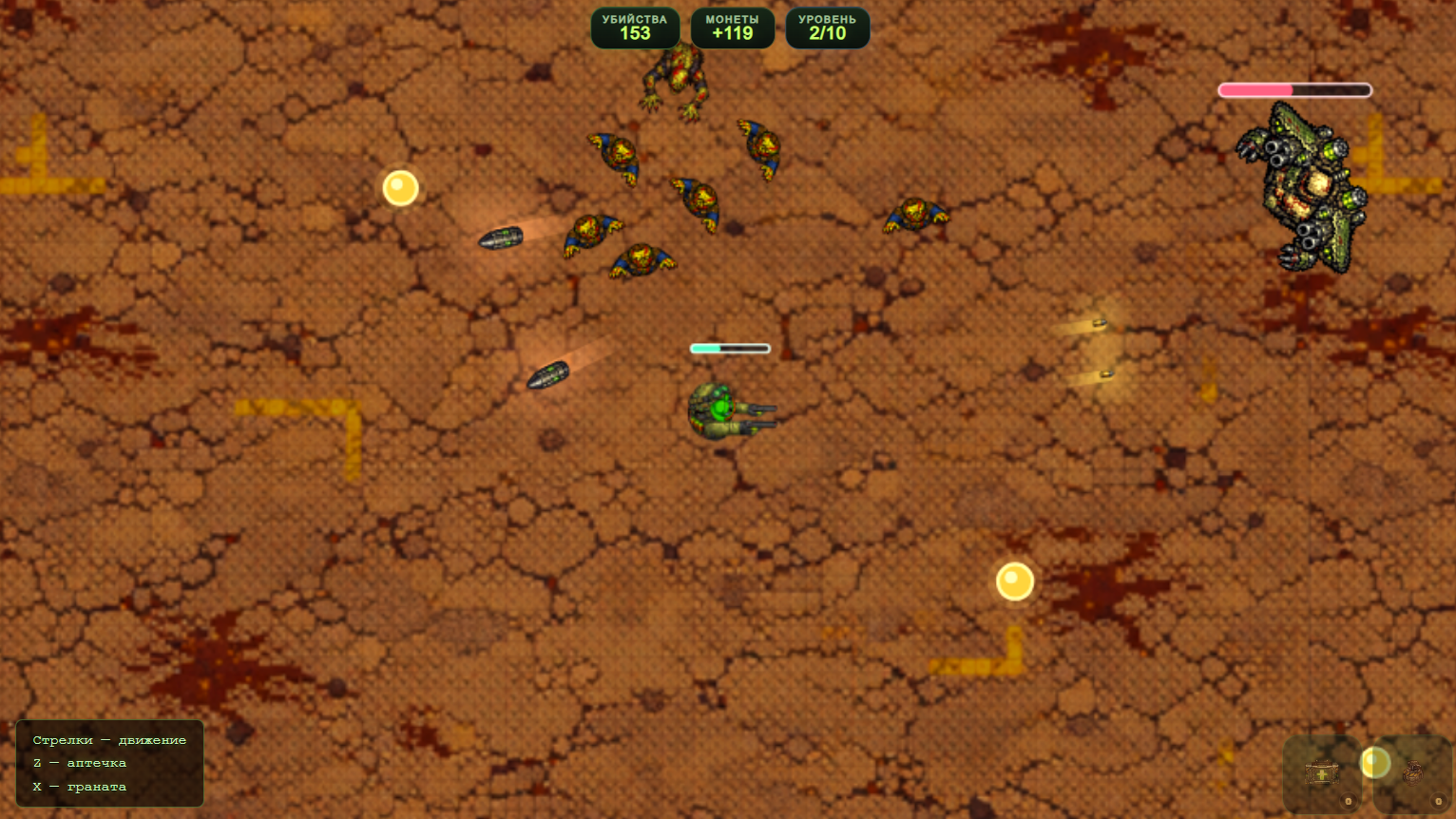Screen dimensions: 1456x819
Task: Click the controls hint panel bottom left
Action: point(108,764)
